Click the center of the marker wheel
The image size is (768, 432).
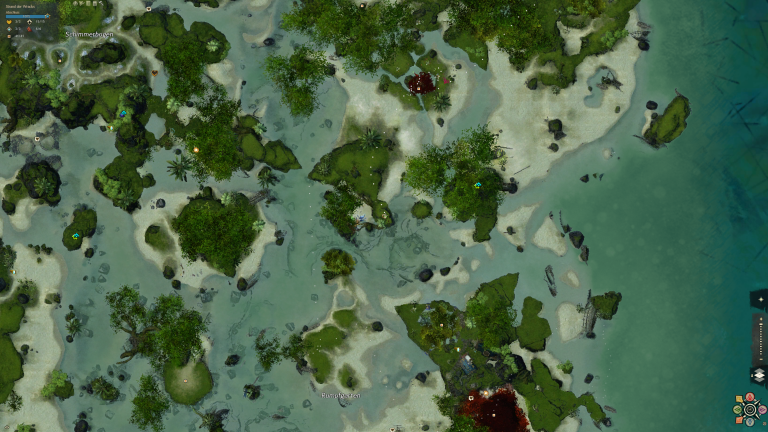(750, 409)
